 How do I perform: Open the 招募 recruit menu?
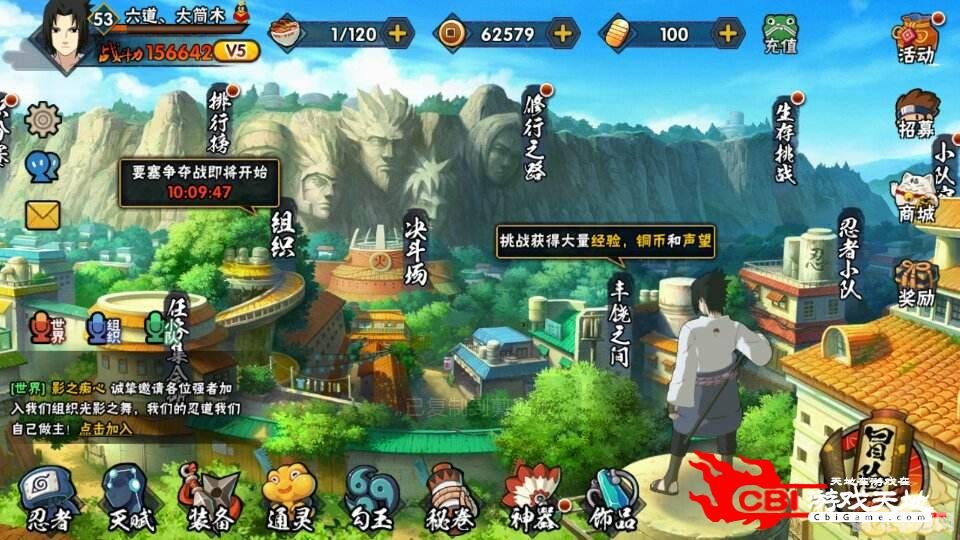pyautogui.click(x=914, y=114)
